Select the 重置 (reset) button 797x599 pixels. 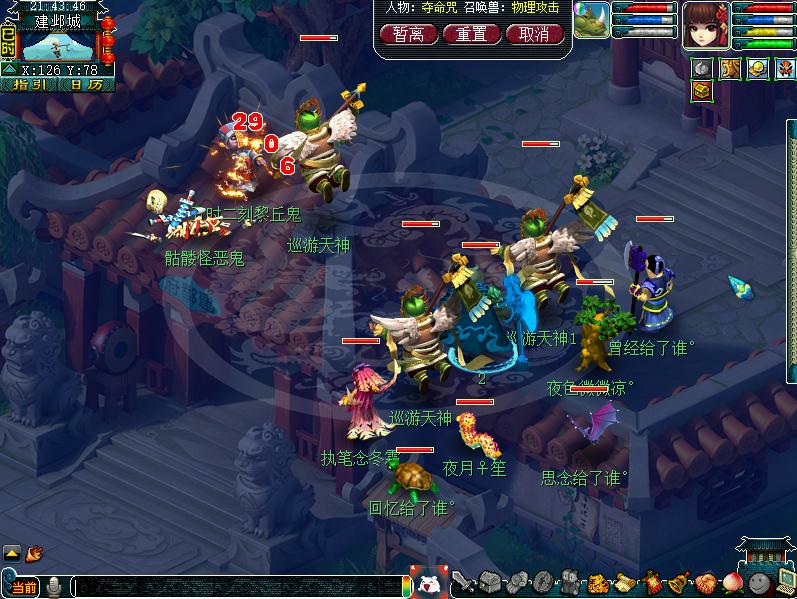pyautogui.click(x=471, y=34)
